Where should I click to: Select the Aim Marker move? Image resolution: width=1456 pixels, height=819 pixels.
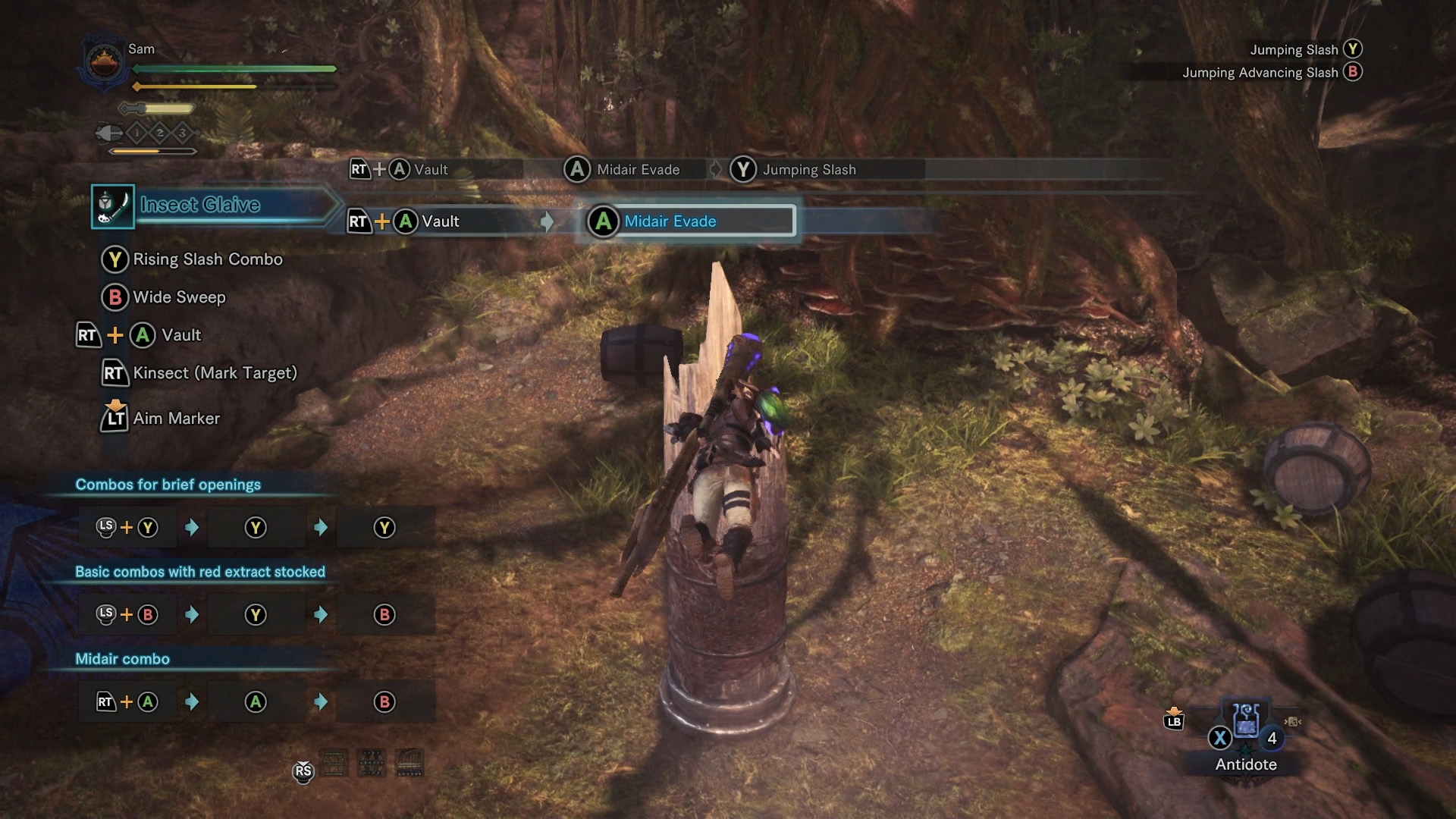[x=176, y=419]
